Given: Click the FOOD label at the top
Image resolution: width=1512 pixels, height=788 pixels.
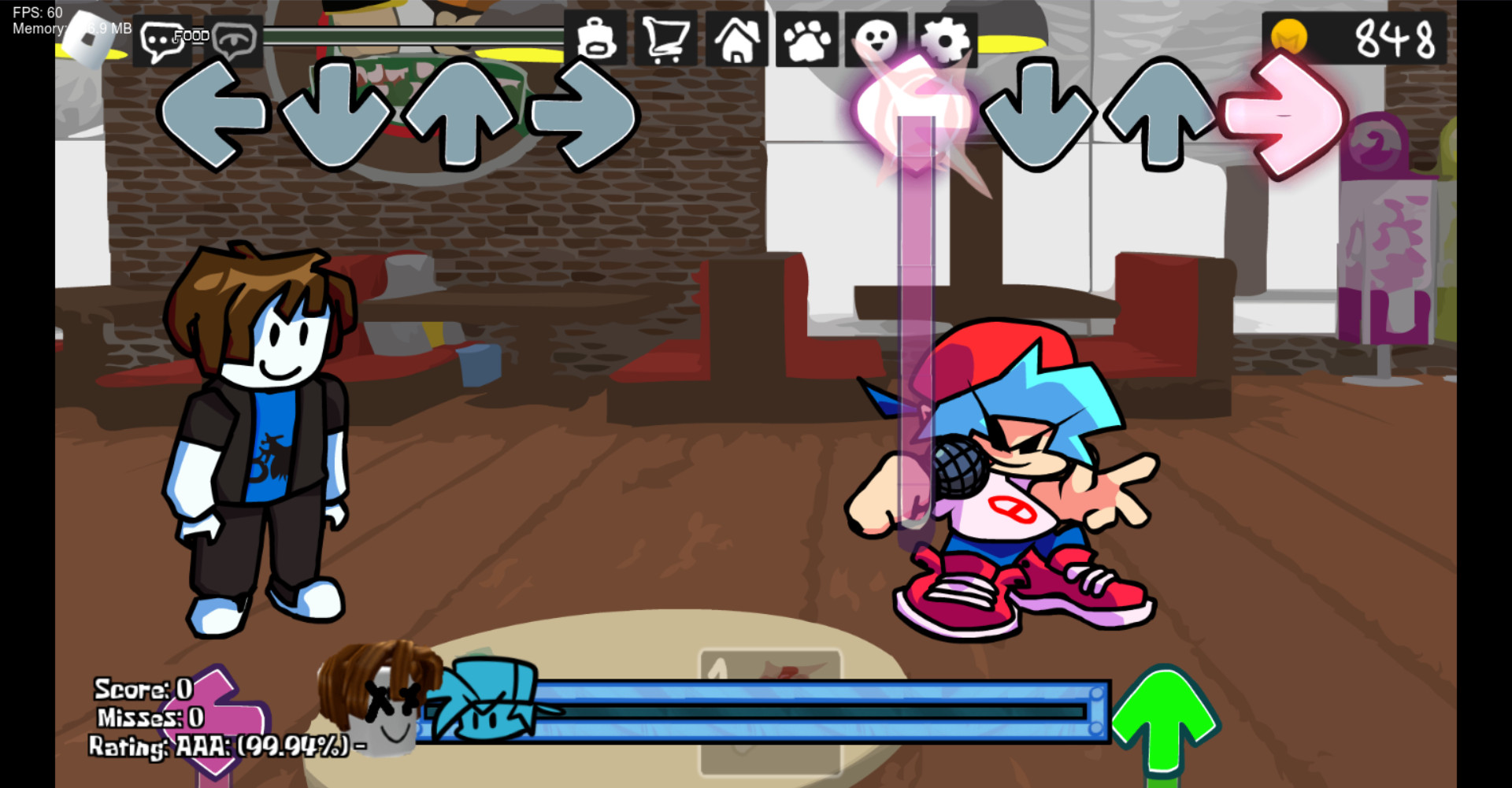Looking at the screenshot, I should pyautogui.click(x=191, y=35).
